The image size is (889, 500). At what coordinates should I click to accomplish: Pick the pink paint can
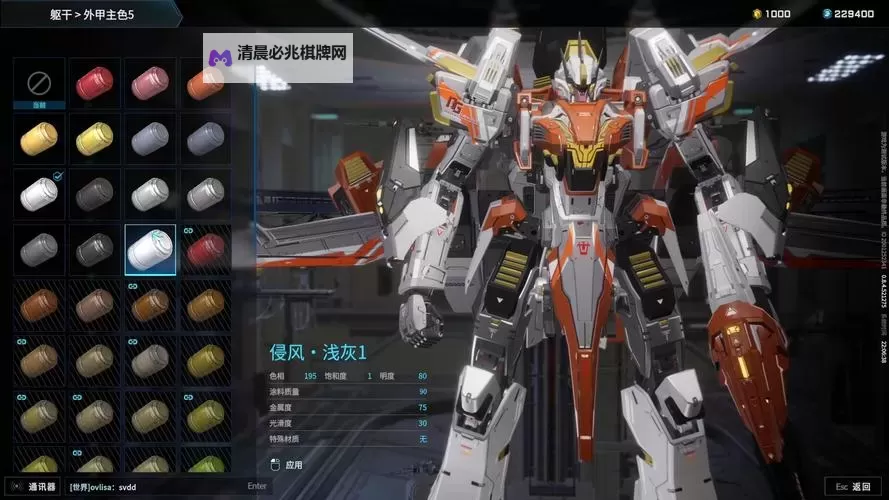[150, 82]
